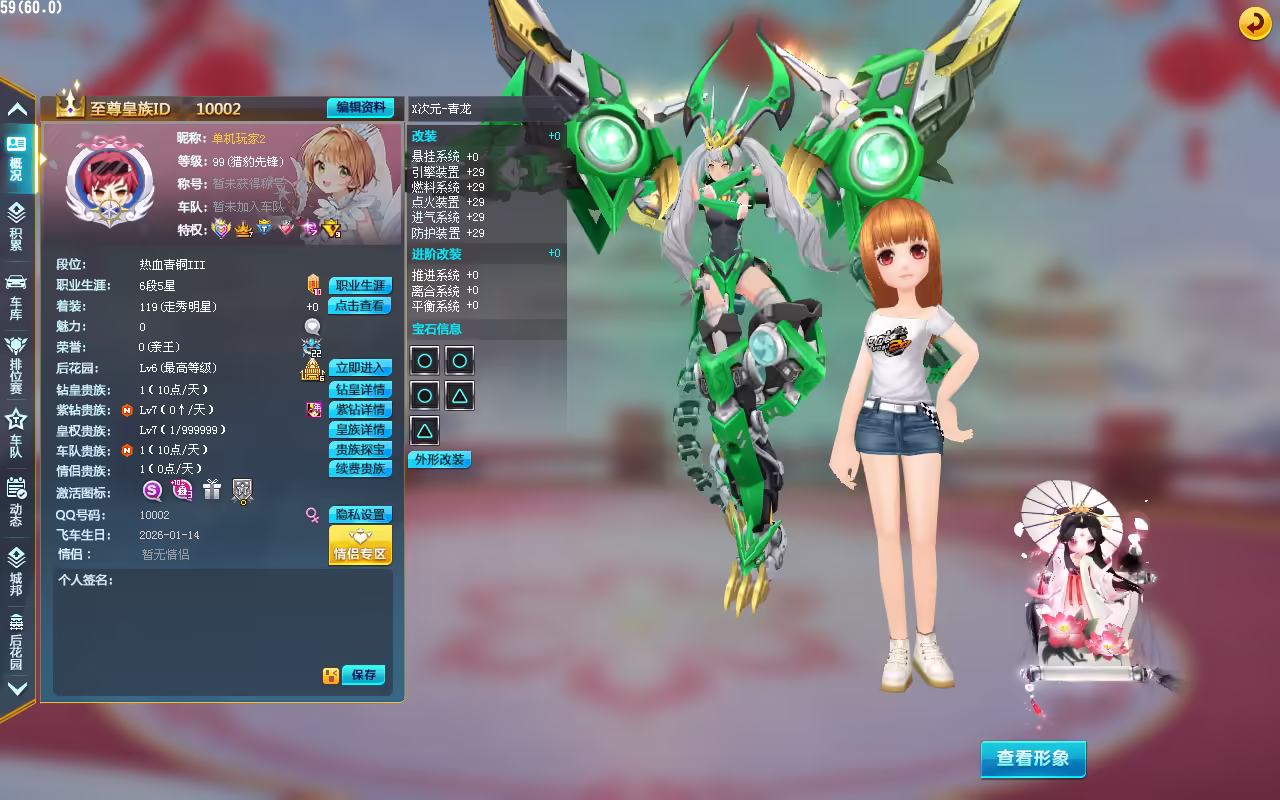Click the yellow back arrow button

[x=1255, y=23]
